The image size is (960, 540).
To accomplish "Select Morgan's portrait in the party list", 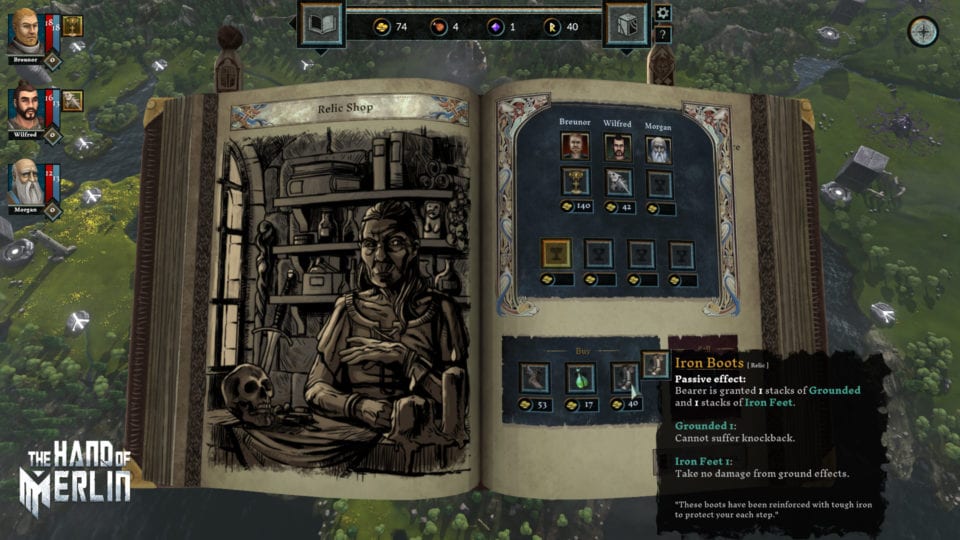I will [25, 182].
